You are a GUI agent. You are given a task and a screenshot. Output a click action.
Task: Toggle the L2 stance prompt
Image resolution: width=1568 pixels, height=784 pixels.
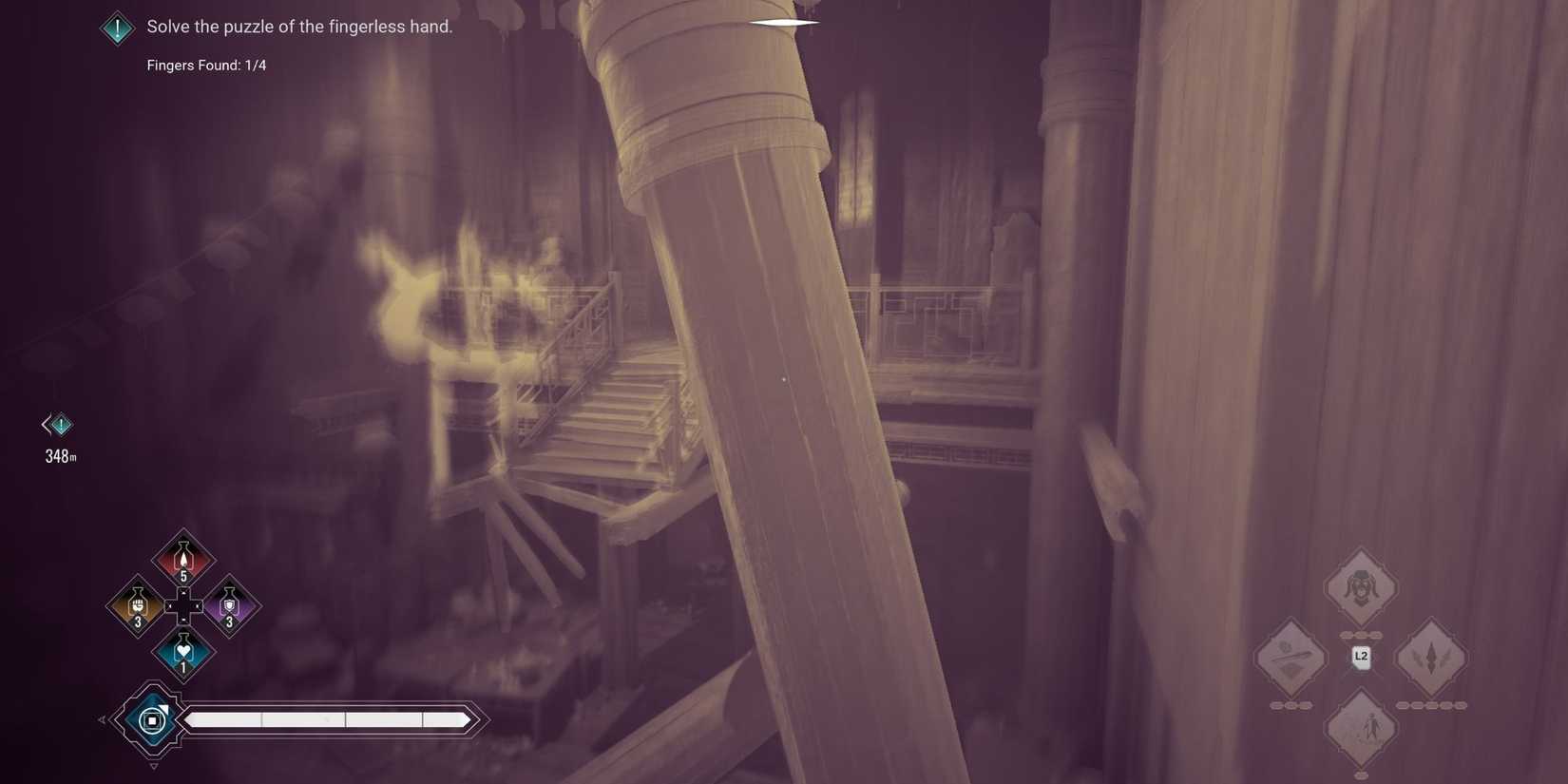pyautogui.click(x=1360, y=655)
